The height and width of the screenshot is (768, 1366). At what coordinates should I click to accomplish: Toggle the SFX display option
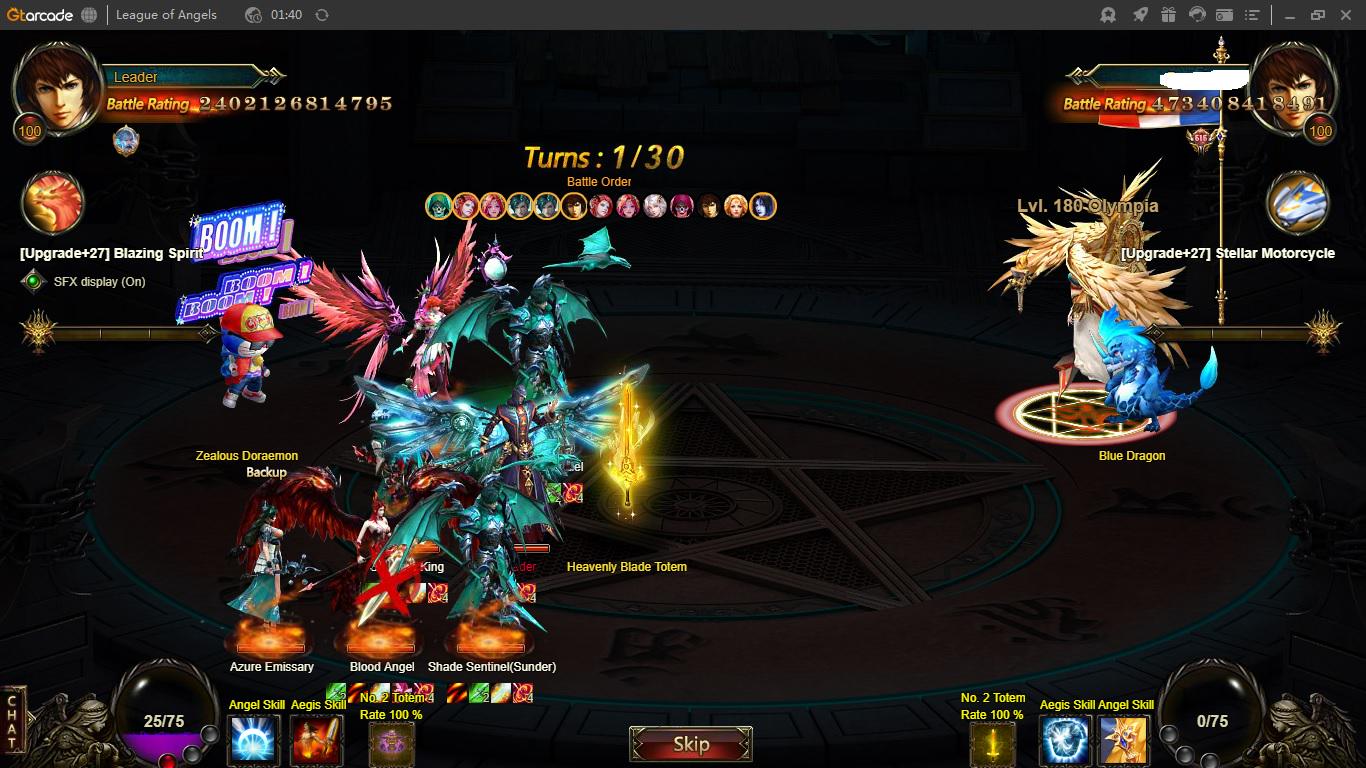click(x=34, y=282)
